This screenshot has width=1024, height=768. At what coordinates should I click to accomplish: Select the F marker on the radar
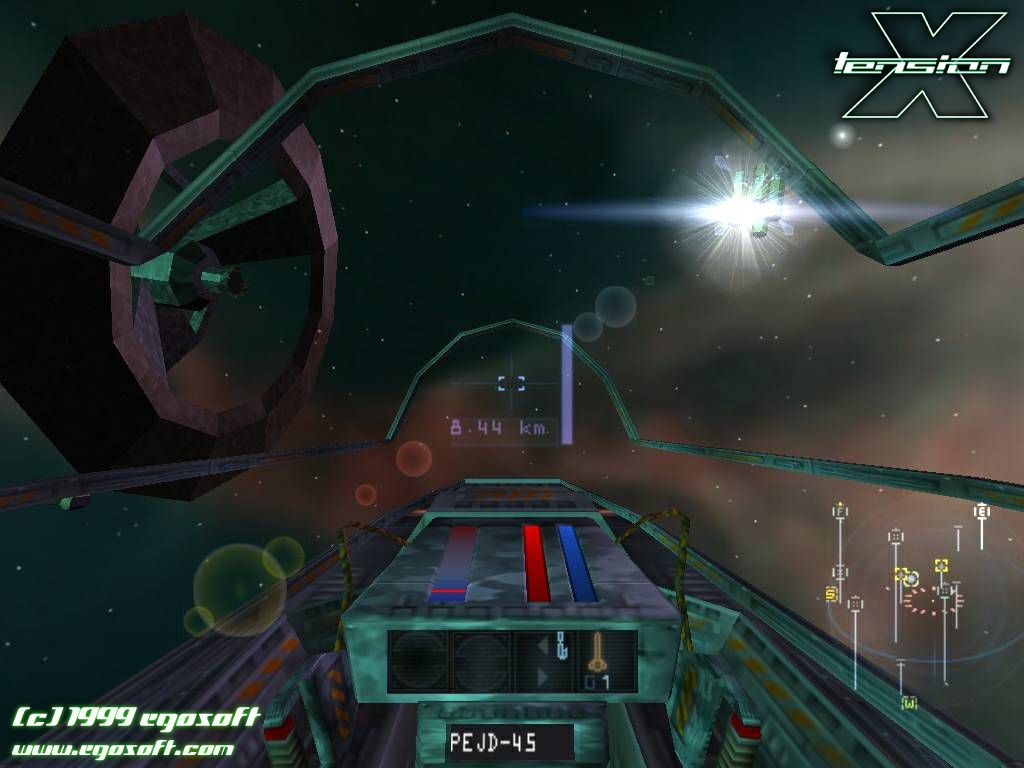[x=839, y=512]
